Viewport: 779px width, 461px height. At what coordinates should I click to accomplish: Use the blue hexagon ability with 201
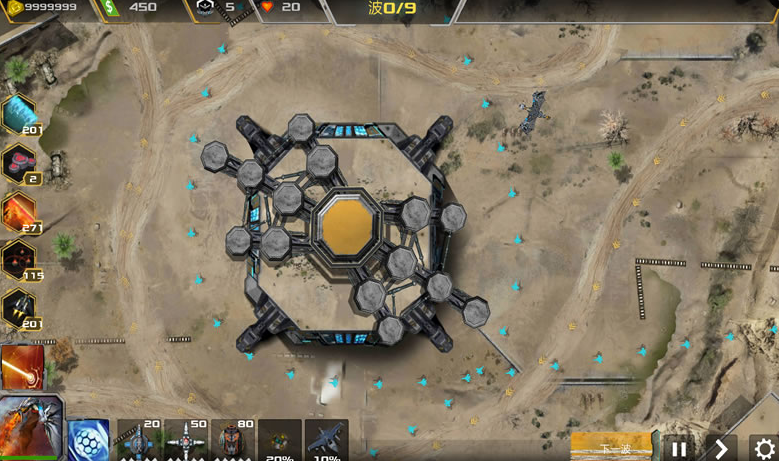(20, 115)
